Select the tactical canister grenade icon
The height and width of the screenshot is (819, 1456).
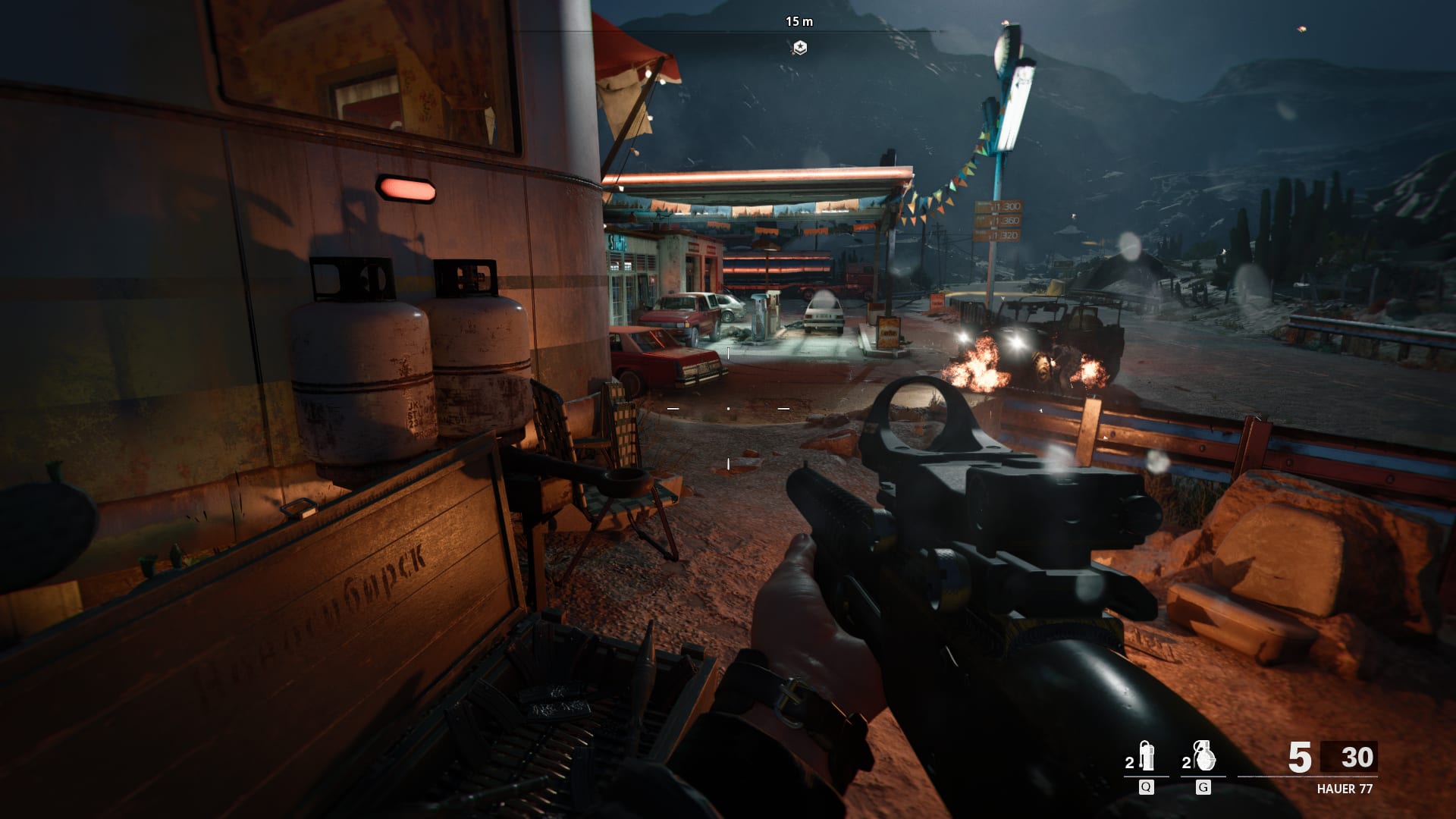pyautogui.click(x=1146, y=757)
